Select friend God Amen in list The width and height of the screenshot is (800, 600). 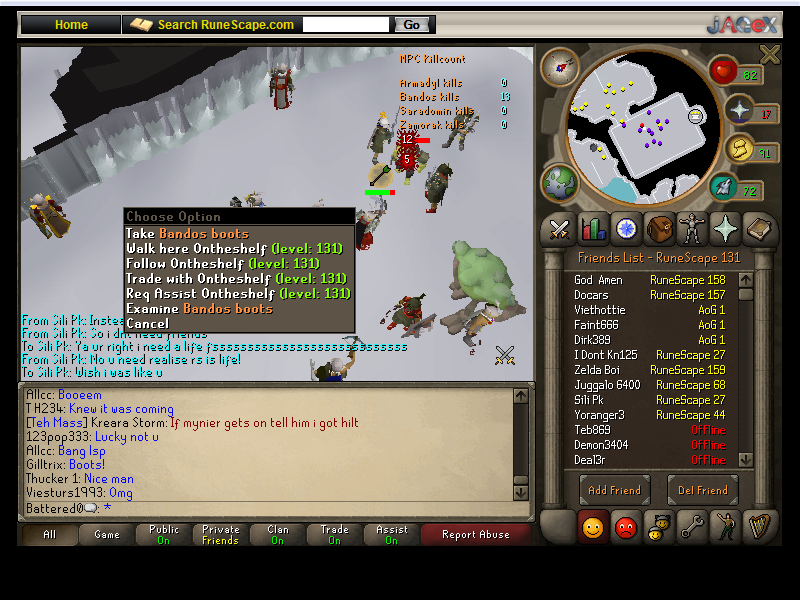click(x=598, y=280)
